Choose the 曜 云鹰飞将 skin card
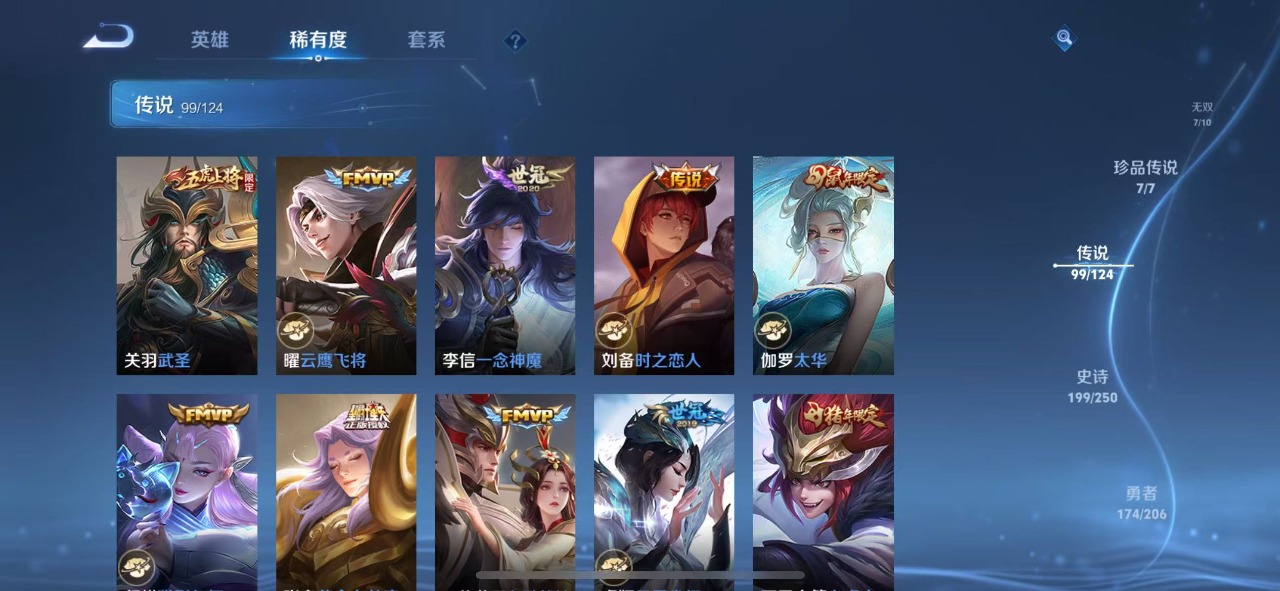The width and height of the screenshot is (1280, 591). (x=346, y=265)
